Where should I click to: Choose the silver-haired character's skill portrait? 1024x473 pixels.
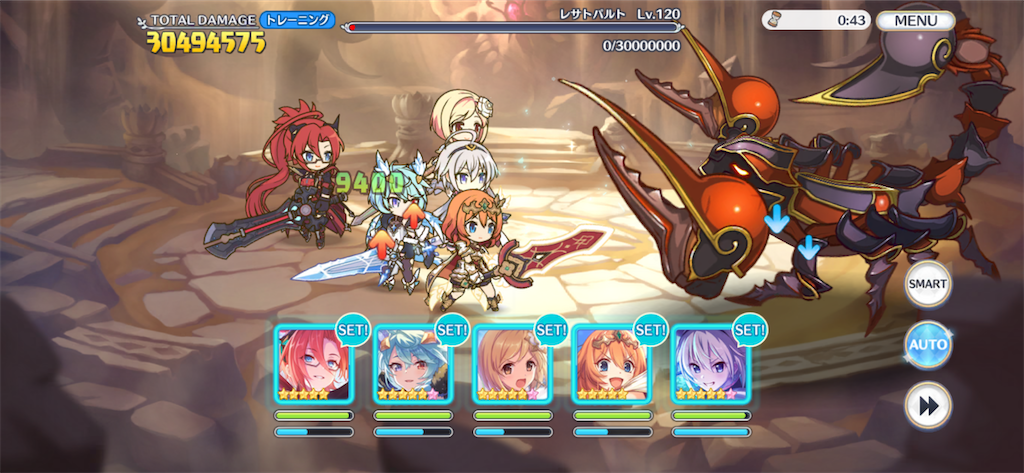[709, 365]
